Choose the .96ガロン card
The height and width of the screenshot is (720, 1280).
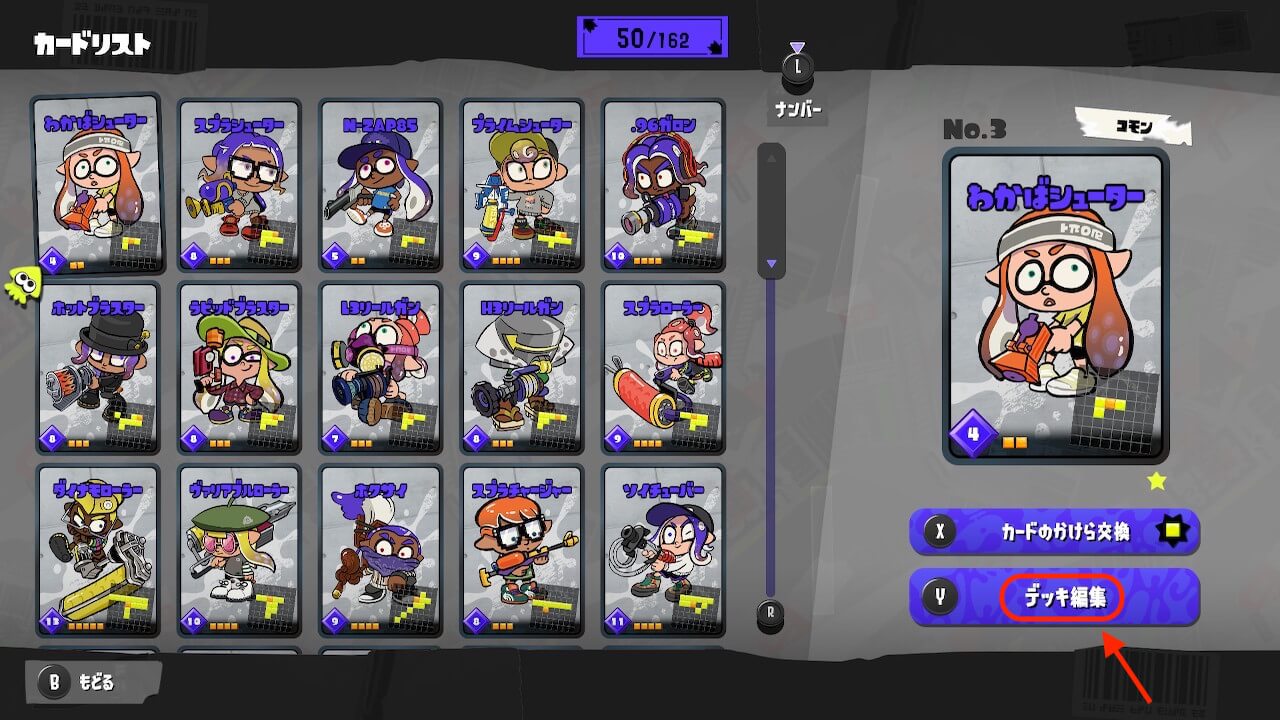tap(663, 185)
